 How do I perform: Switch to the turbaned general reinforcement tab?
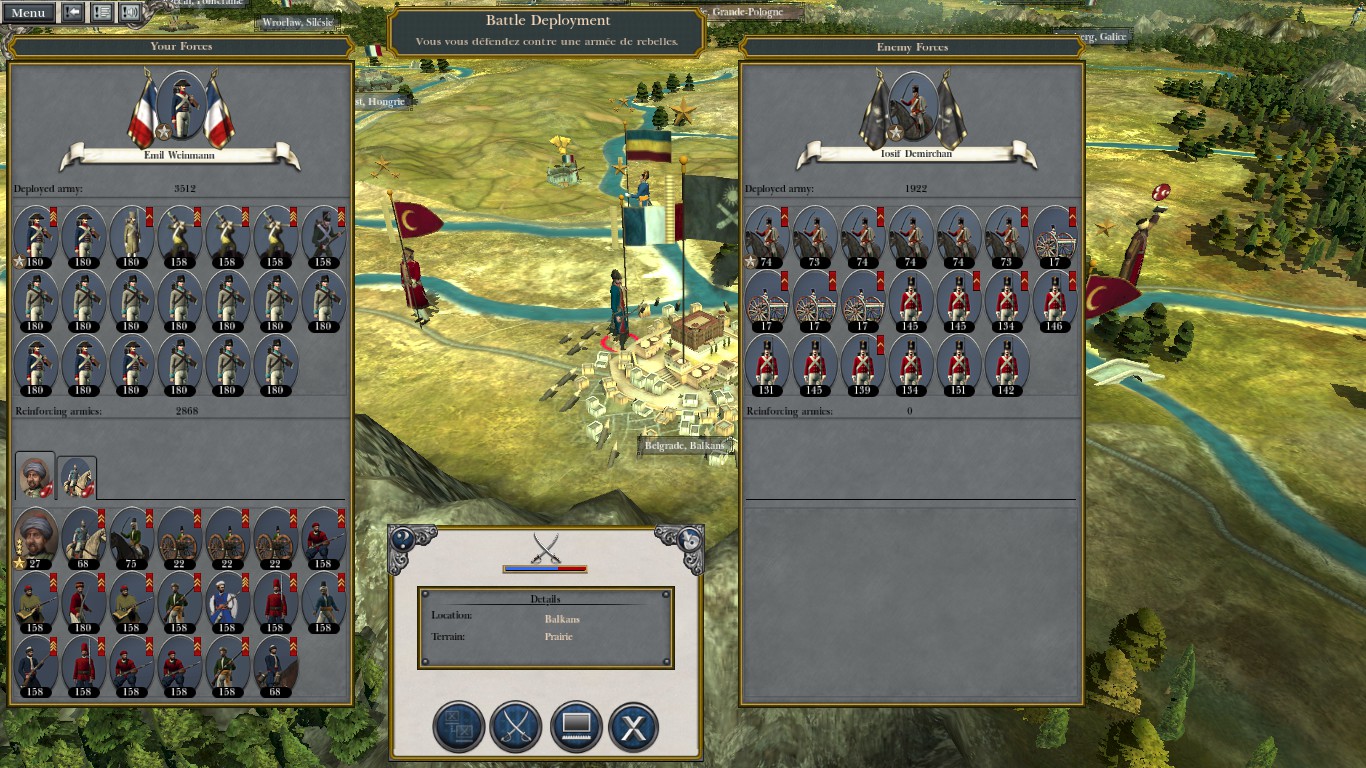coord(35,476)
